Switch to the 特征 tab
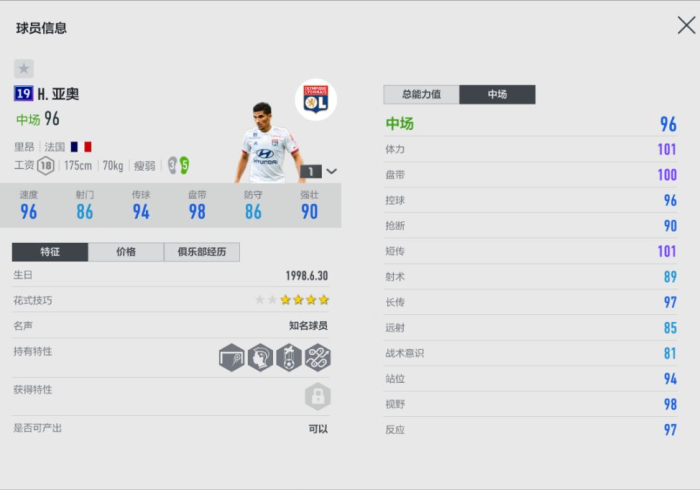Viewport: 700px width, 490px height. (x=50, y=252)
